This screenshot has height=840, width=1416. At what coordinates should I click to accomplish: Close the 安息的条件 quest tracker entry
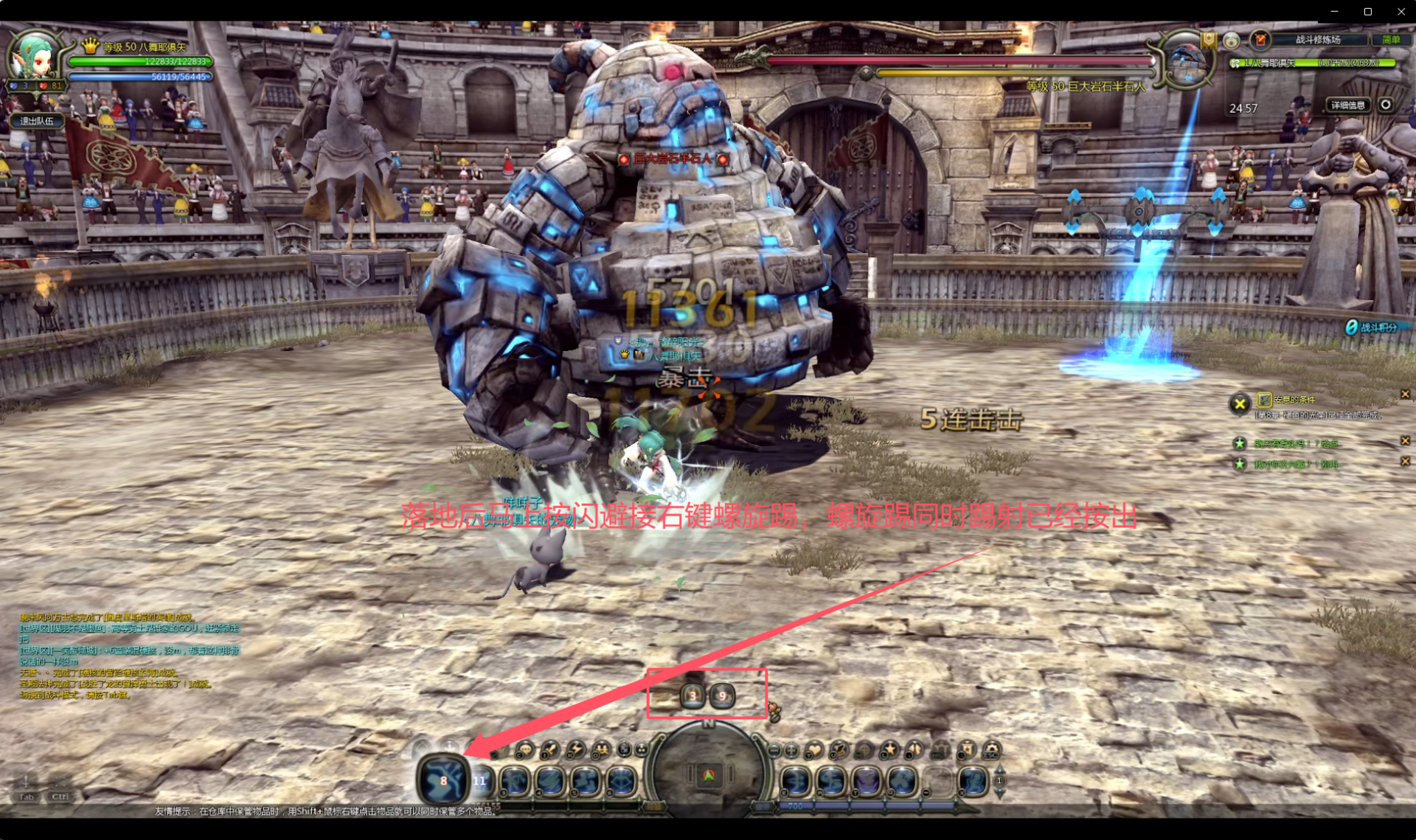point(1405,395)
